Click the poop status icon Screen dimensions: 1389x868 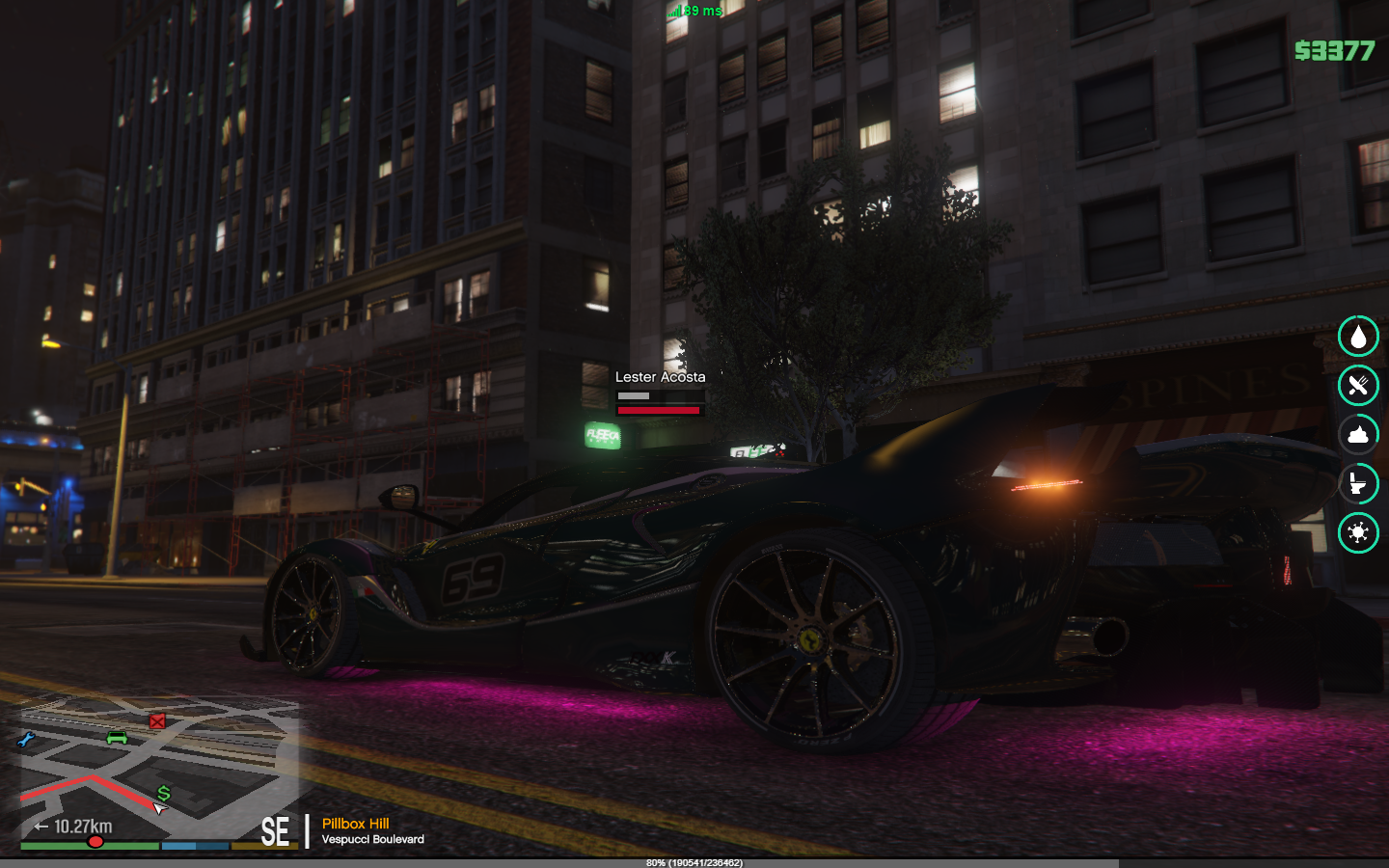(1358, 435)
